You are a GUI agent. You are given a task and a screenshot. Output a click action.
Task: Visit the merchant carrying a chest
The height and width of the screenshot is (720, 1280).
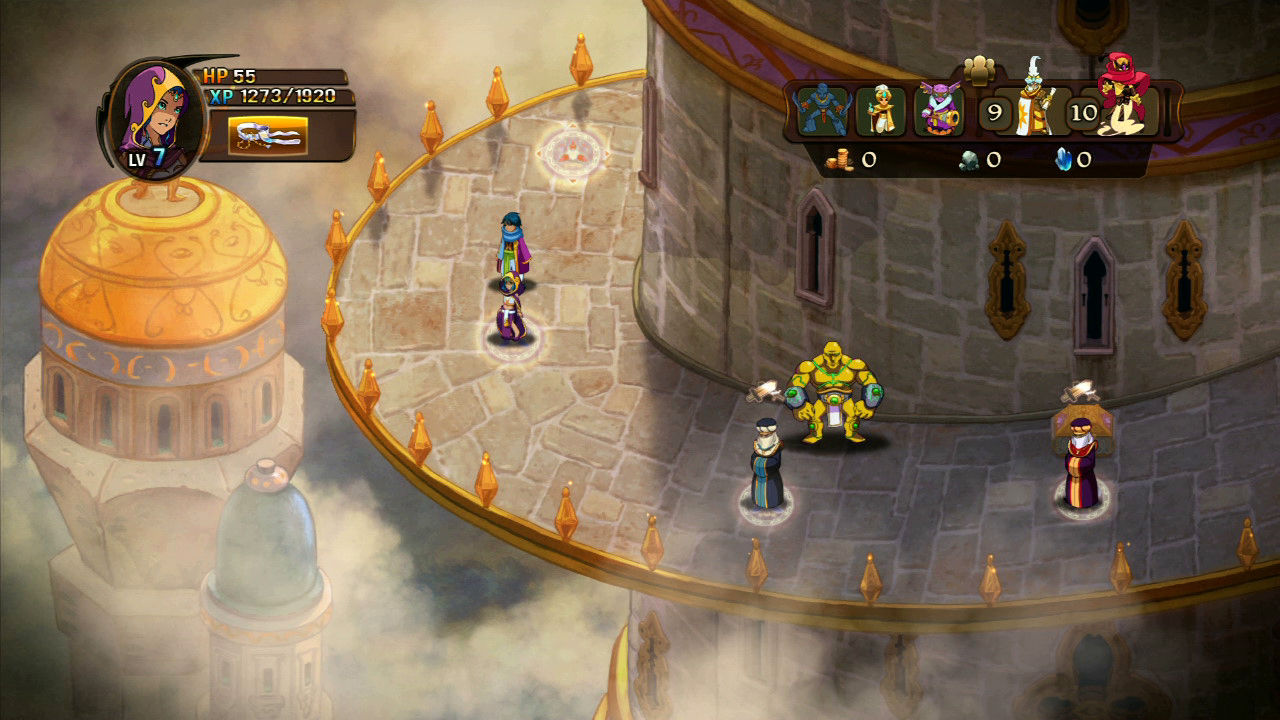click(x=1085, y=460)
